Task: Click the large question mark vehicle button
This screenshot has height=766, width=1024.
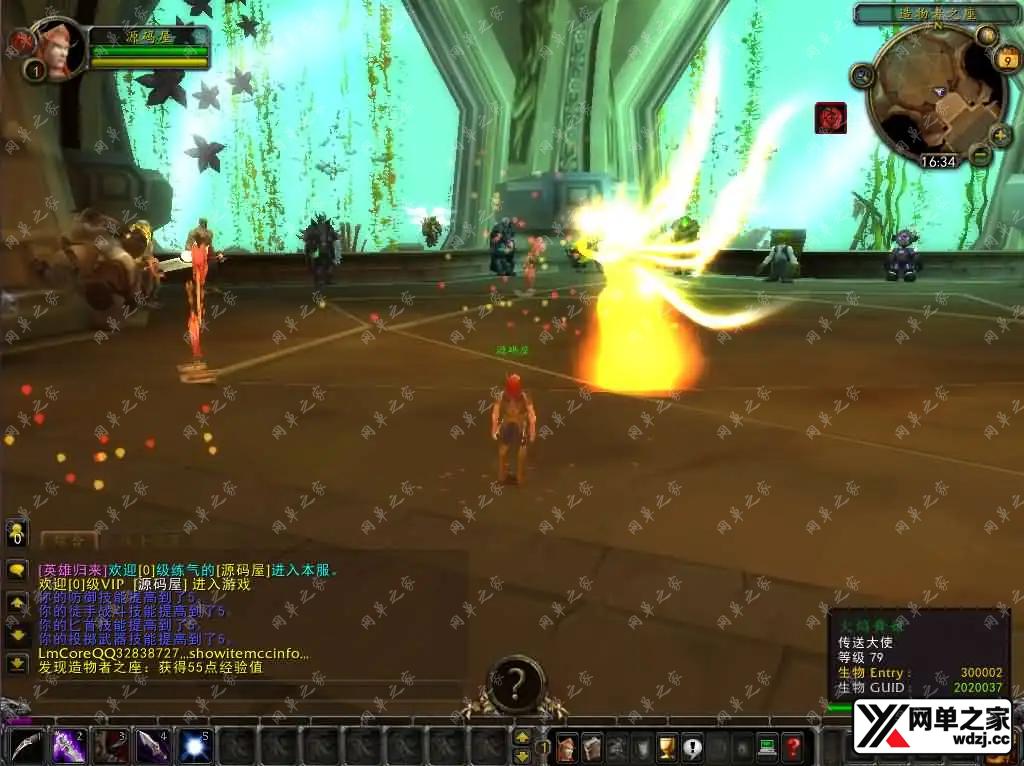Action: pyautogui.click(x=516, y=684)
